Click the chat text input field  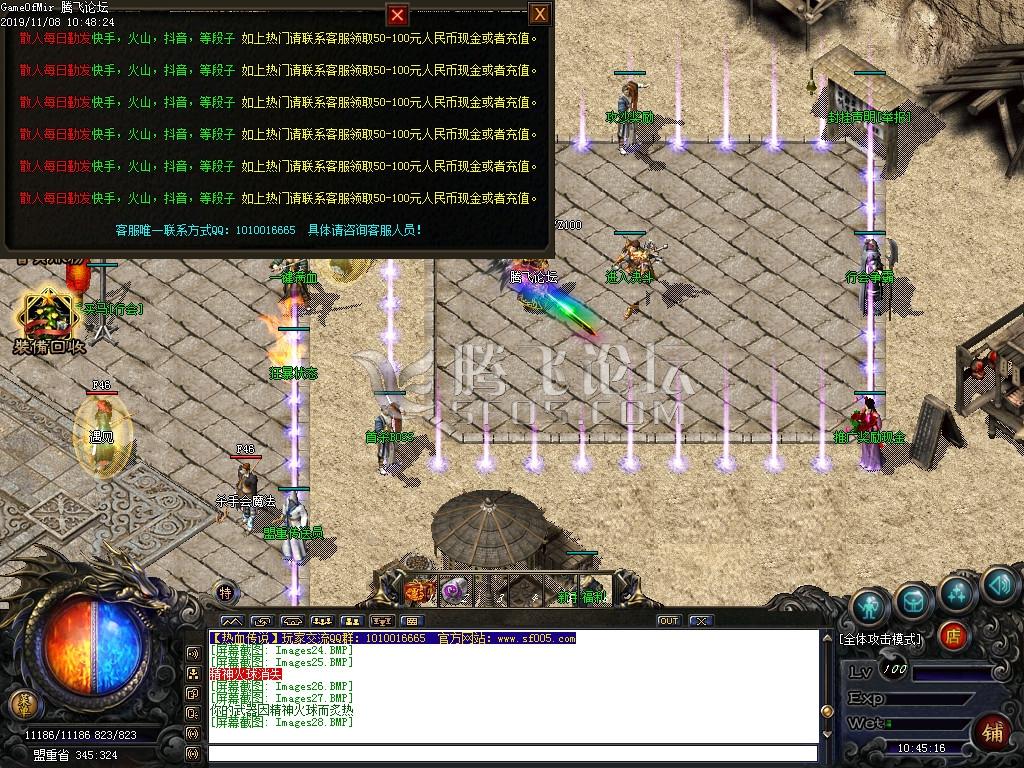pos(510,753)
